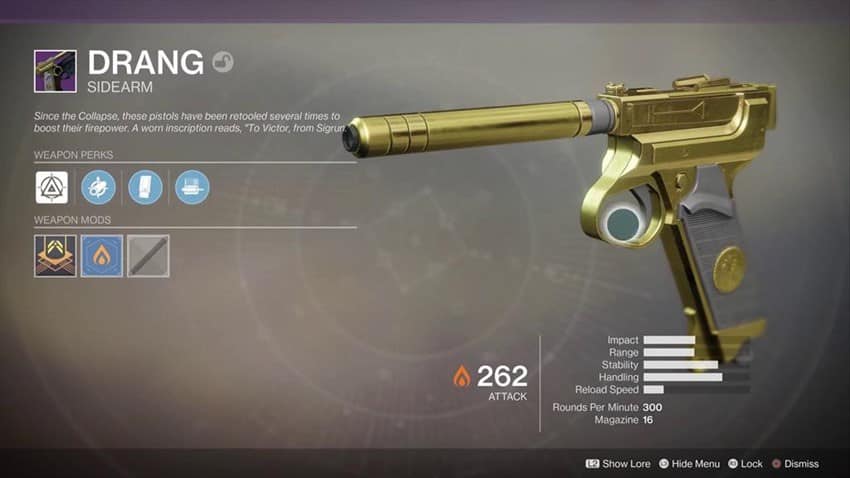
Task: Select the crossed-out barrel weapon perk
Action: [98, 187]
